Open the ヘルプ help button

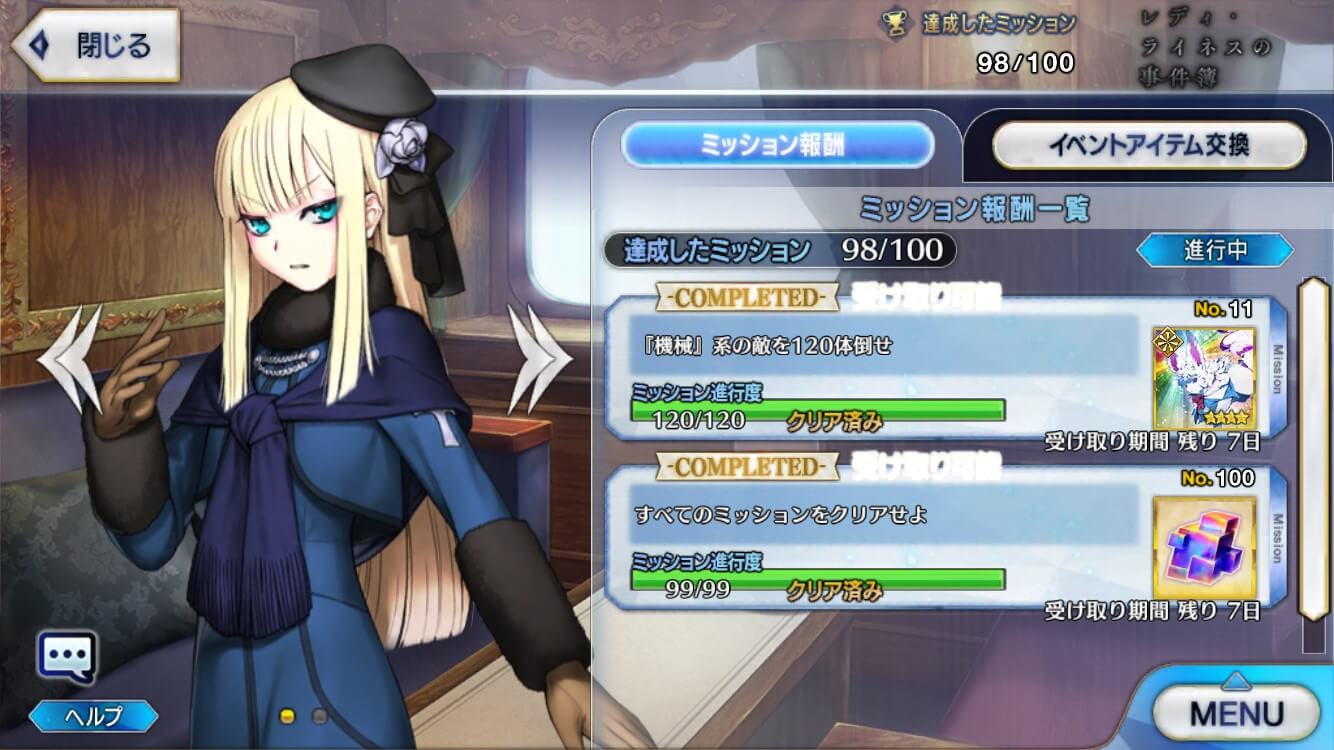point(93,716)
